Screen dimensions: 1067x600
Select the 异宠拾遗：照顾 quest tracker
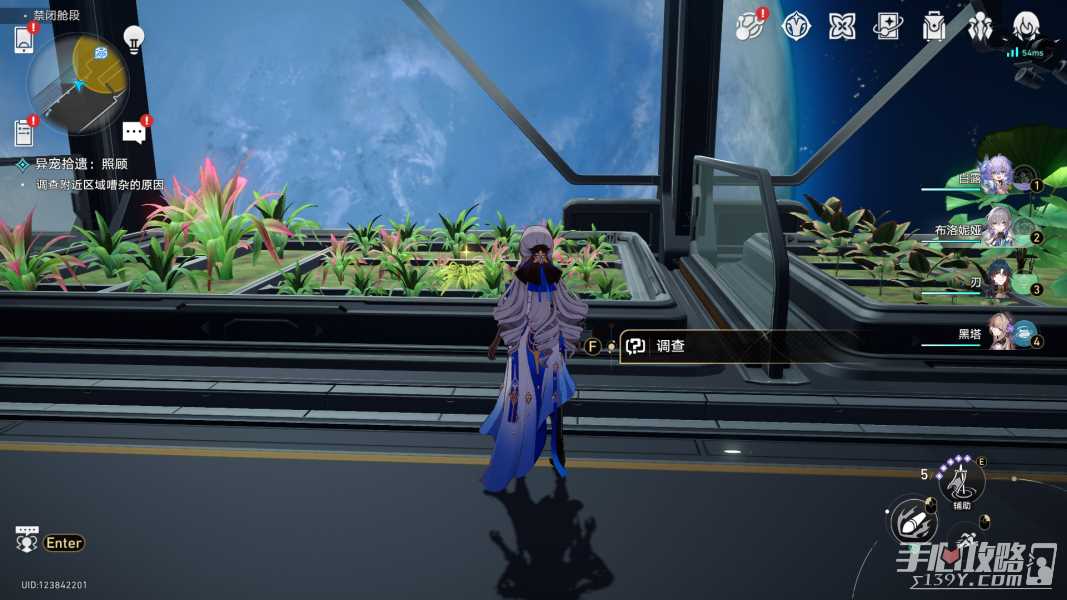(x=80, y=163)
